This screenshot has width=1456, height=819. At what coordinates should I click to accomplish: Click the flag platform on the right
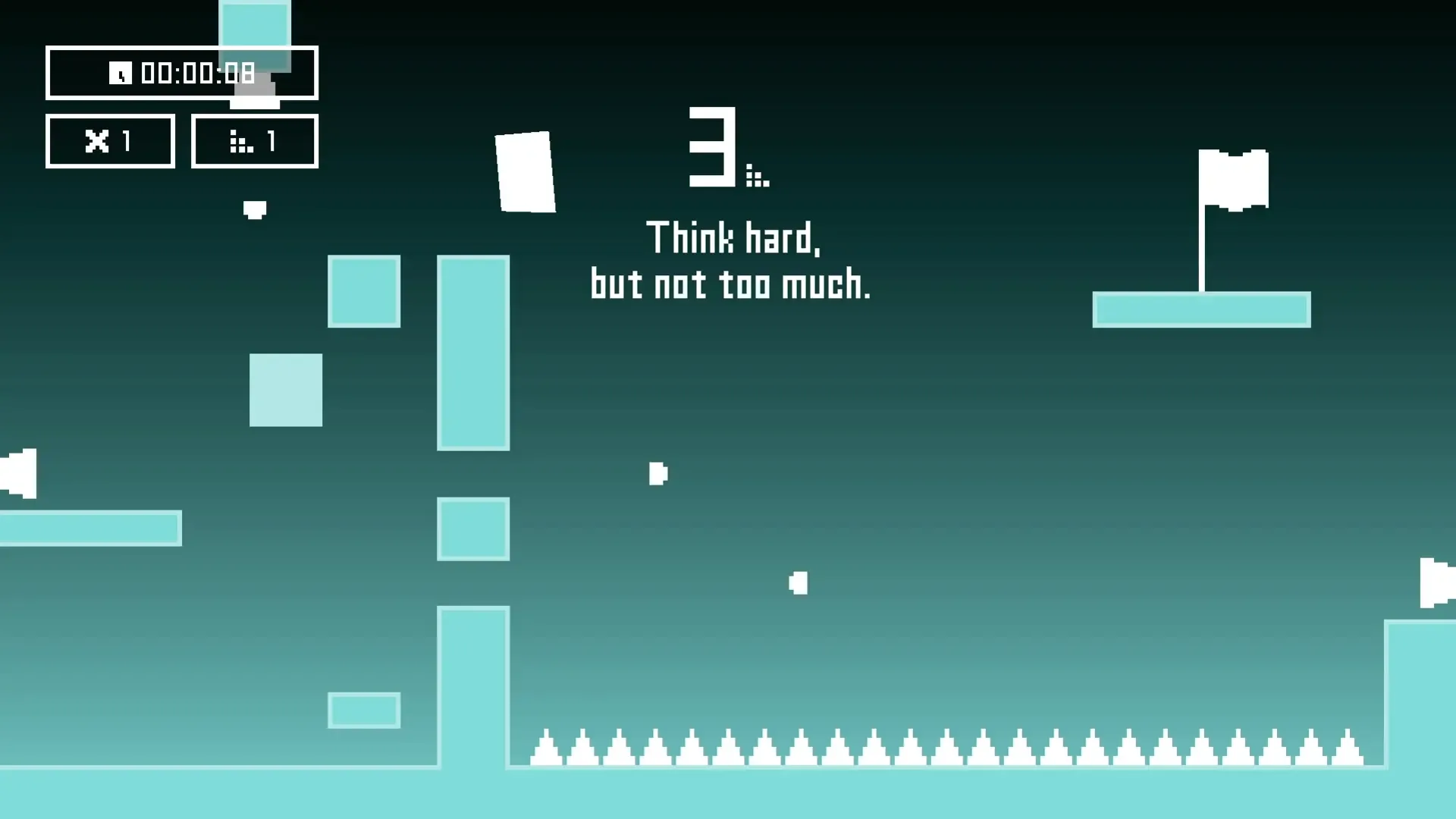[x=1201, y=309]
